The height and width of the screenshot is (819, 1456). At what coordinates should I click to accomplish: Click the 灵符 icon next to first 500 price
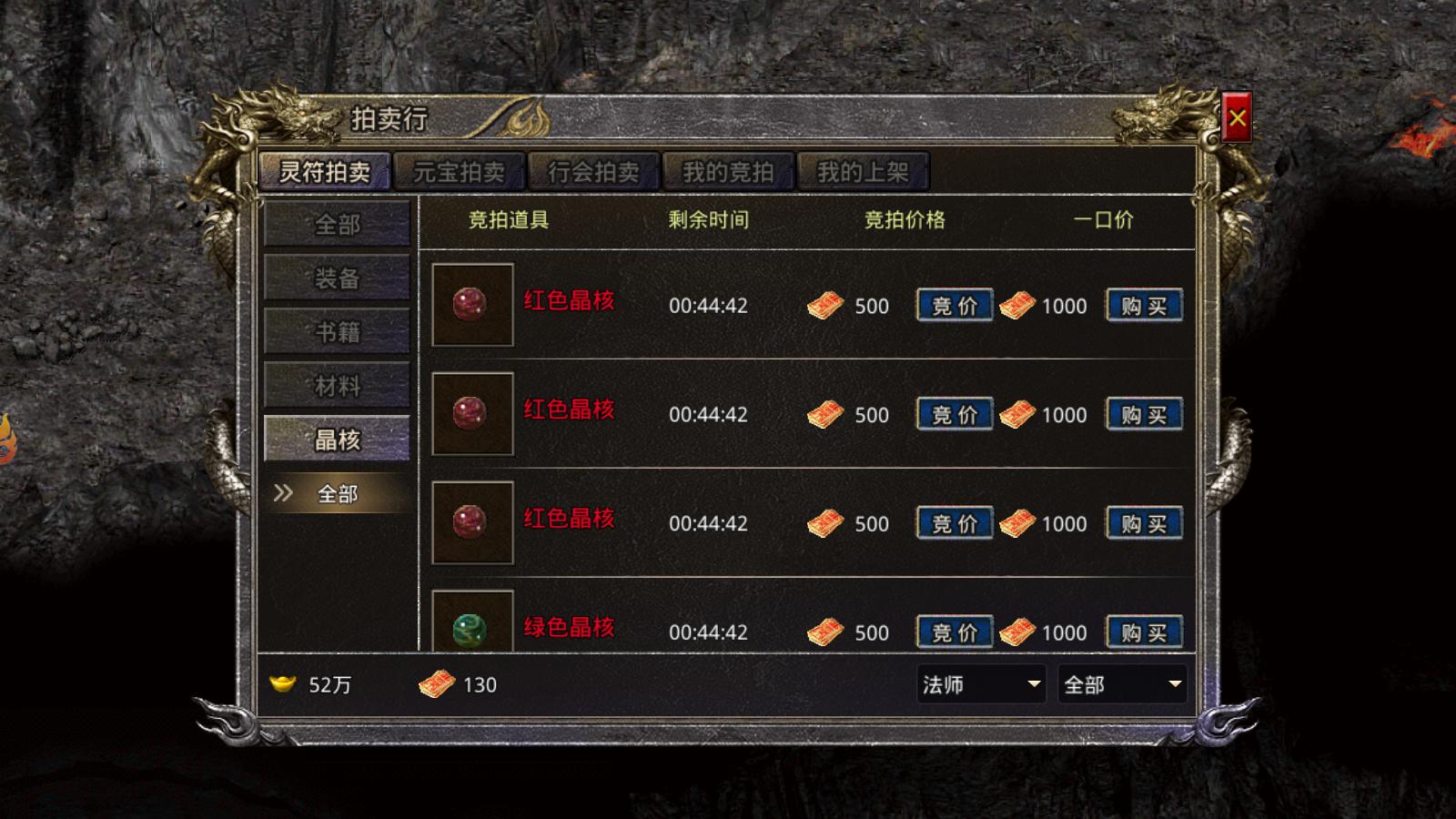tap(826, 306)
